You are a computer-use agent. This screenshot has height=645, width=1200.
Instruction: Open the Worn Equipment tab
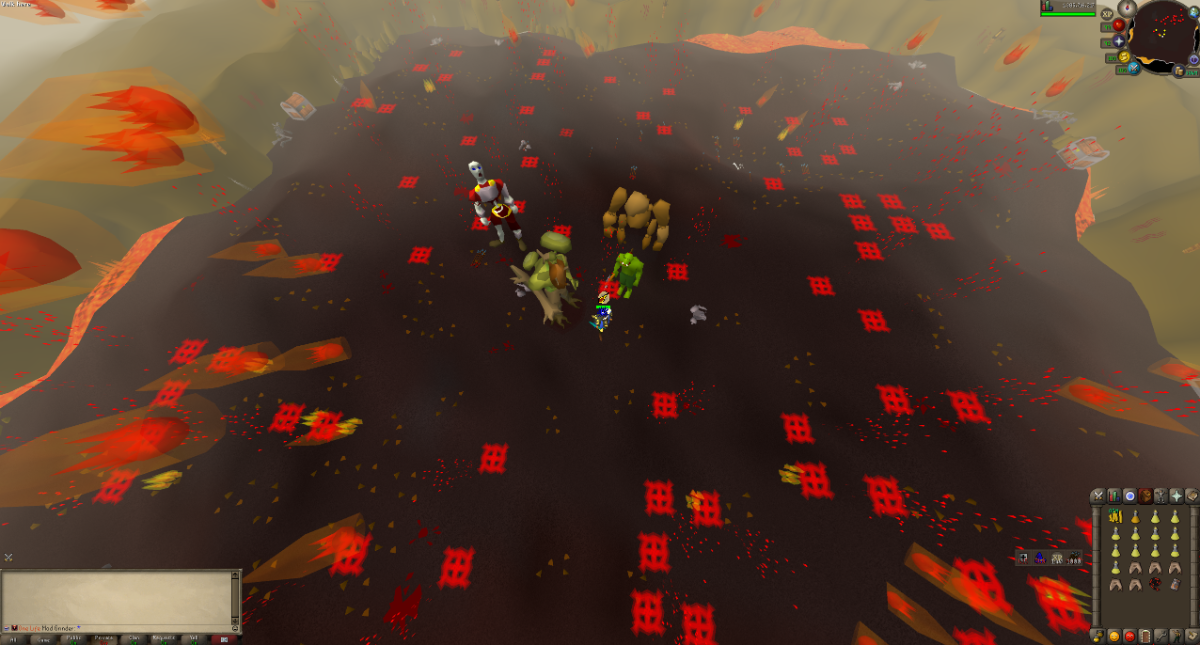pyautogui.click(x=1160, y=496)
